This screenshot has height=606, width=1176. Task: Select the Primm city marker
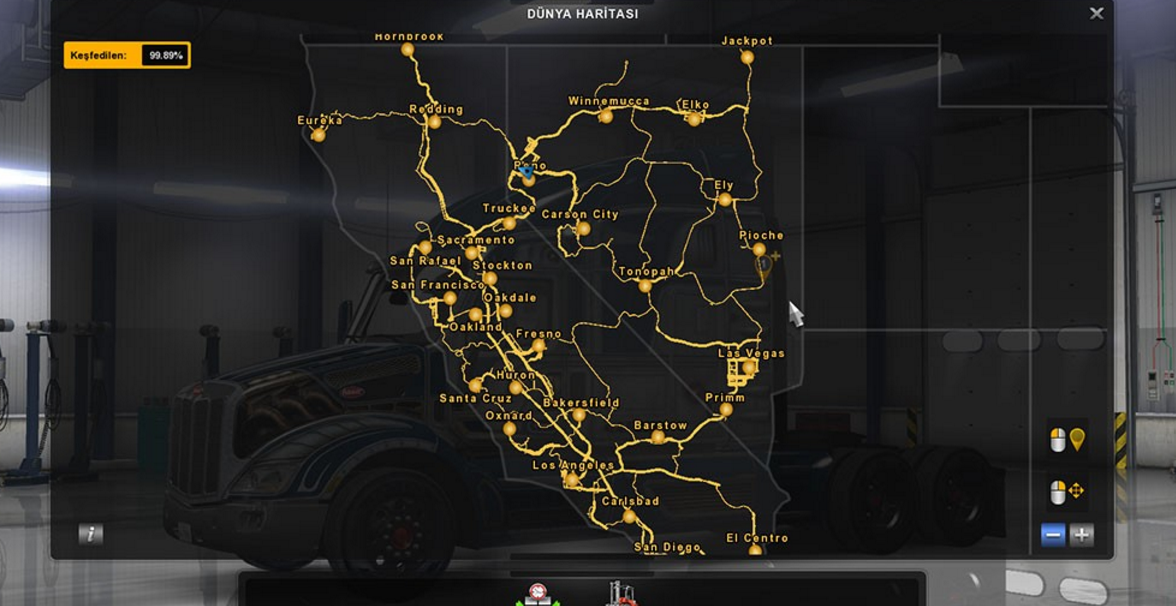point(726,410)
